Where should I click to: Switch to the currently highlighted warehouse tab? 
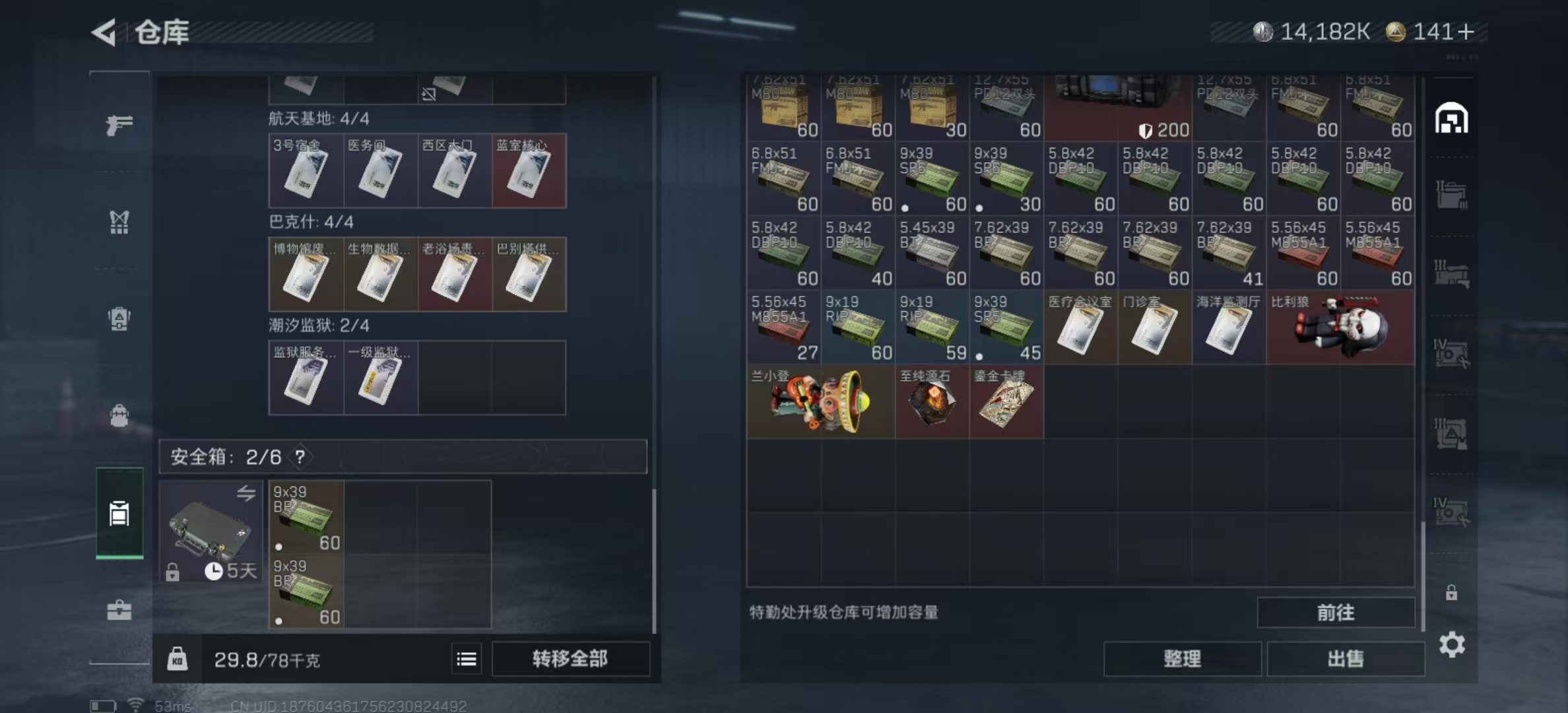(119, 514)
